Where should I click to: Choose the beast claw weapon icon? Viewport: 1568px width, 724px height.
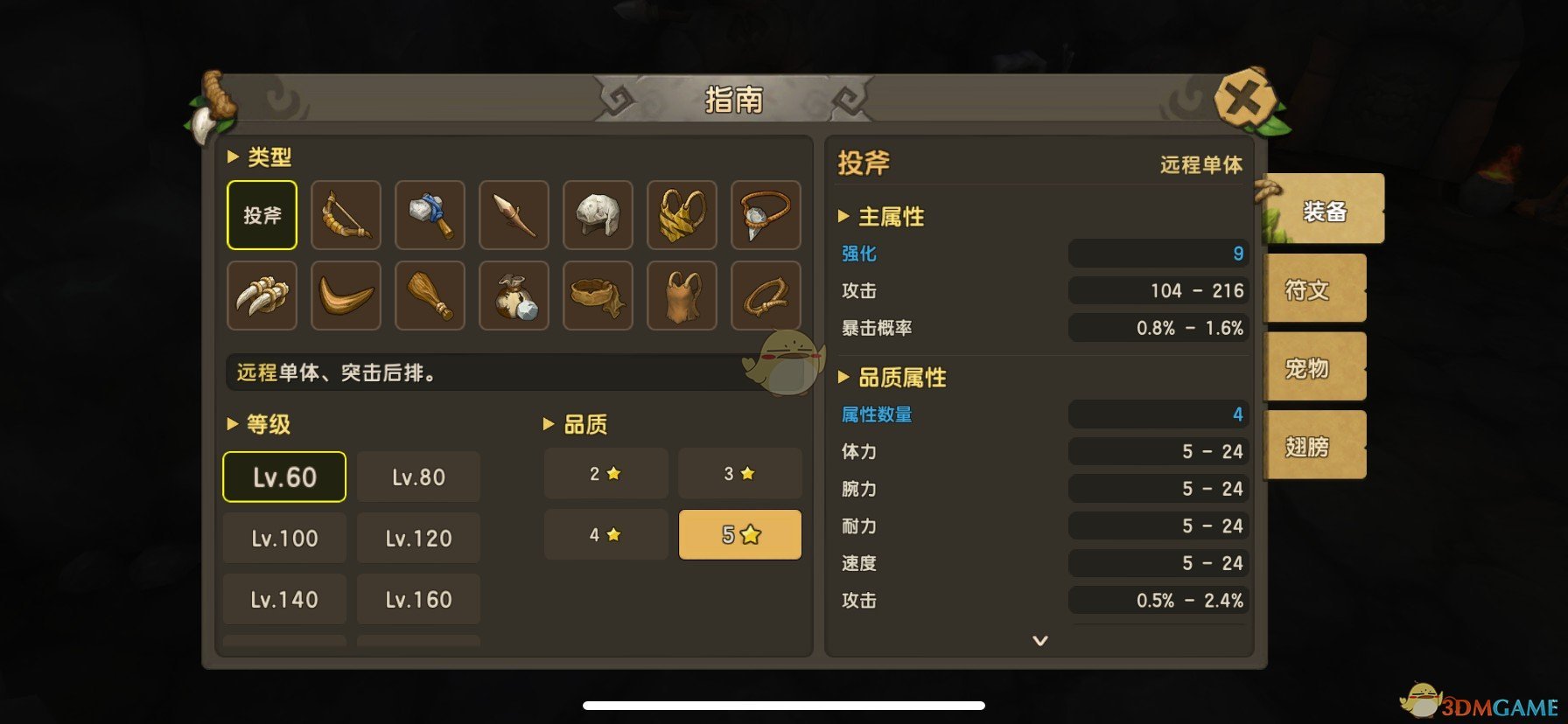(262, 296)
